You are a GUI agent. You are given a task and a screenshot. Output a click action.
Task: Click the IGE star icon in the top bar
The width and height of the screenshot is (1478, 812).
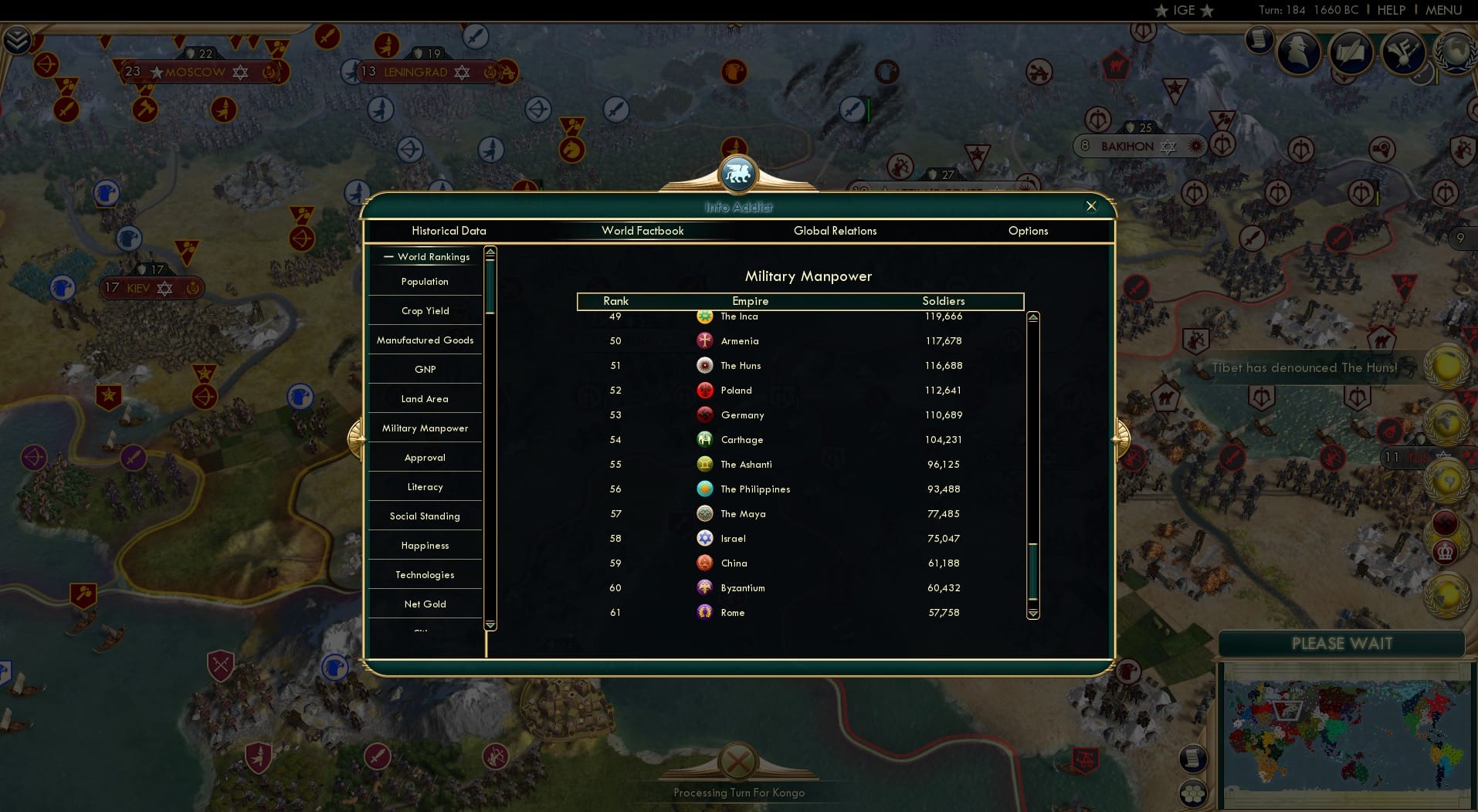[x=1161, y=10]
